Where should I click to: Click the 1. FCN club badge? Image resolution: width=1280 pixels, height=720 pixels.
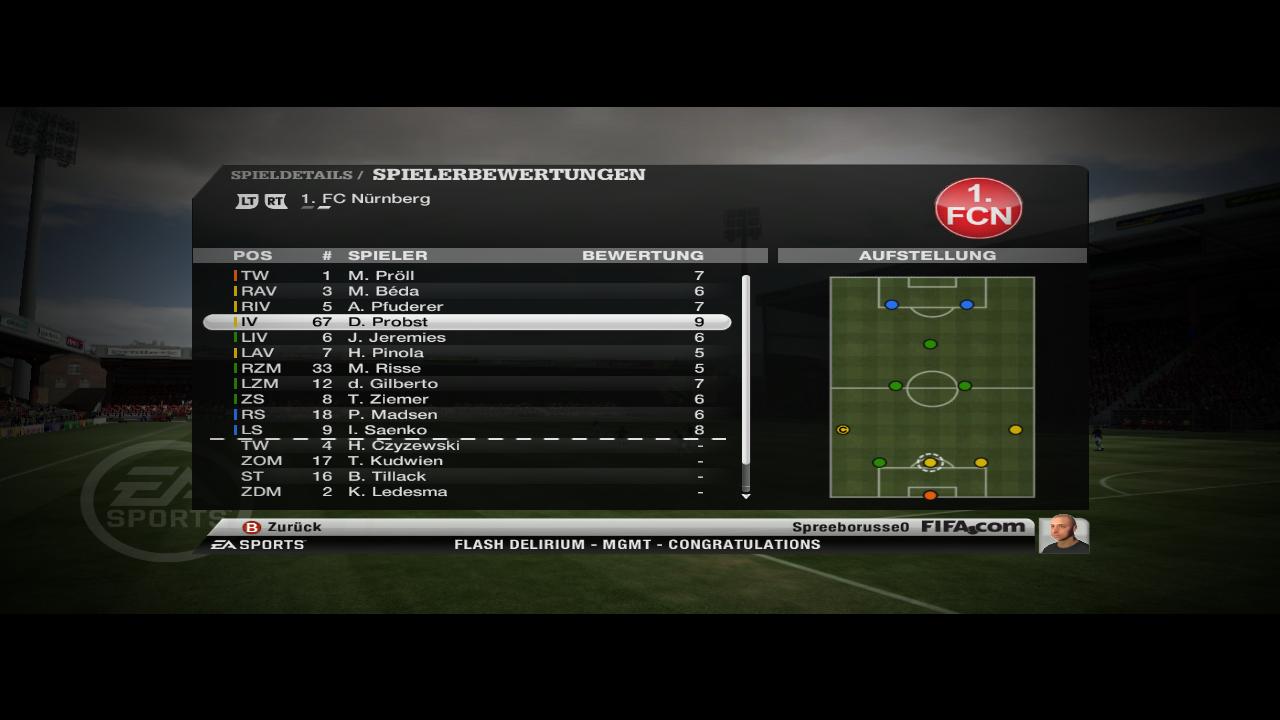pyautogui.click(x=978, y=208)
